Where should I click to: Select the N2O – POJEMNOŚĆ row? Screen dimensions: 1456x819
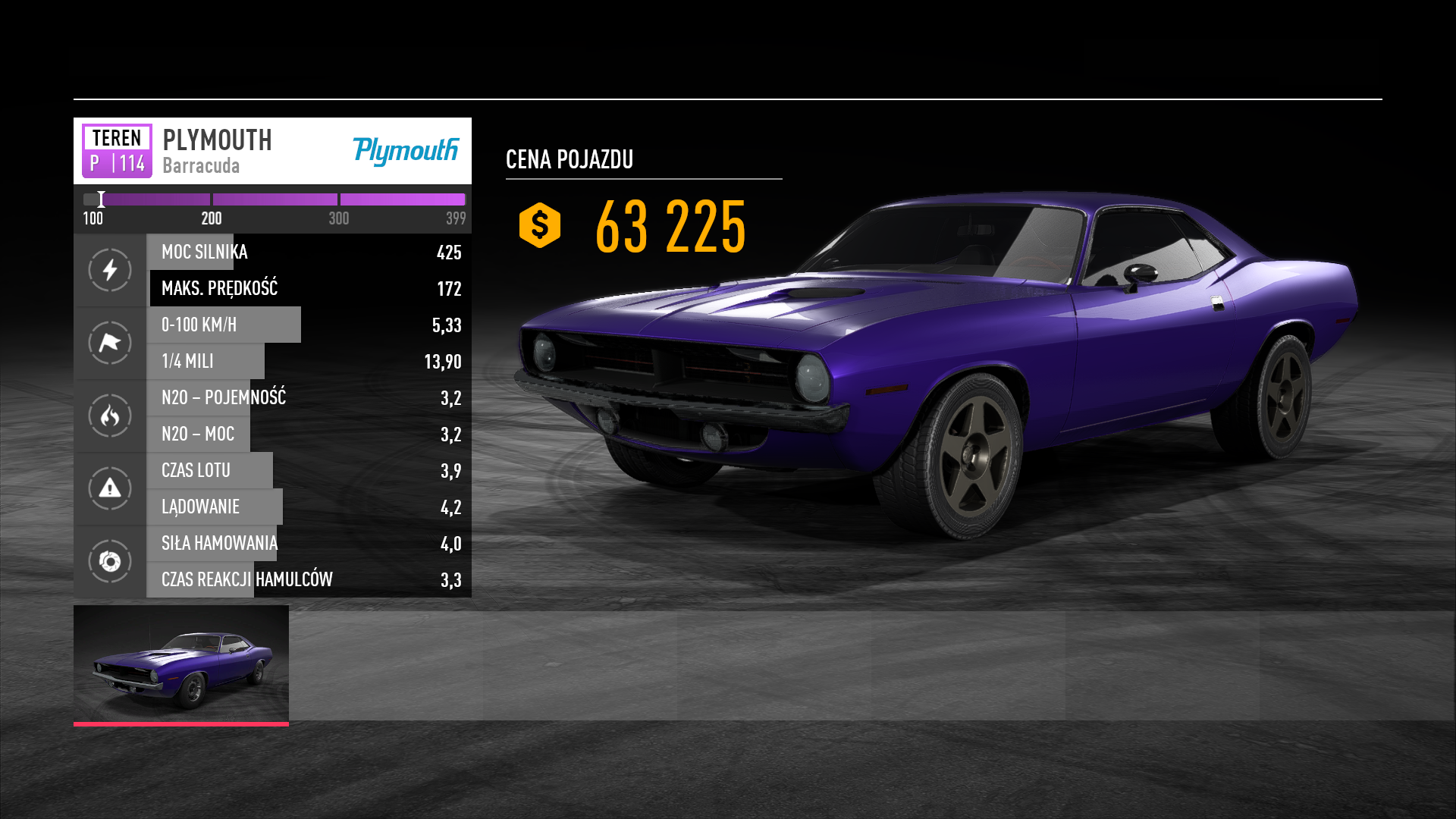point(309,398)
